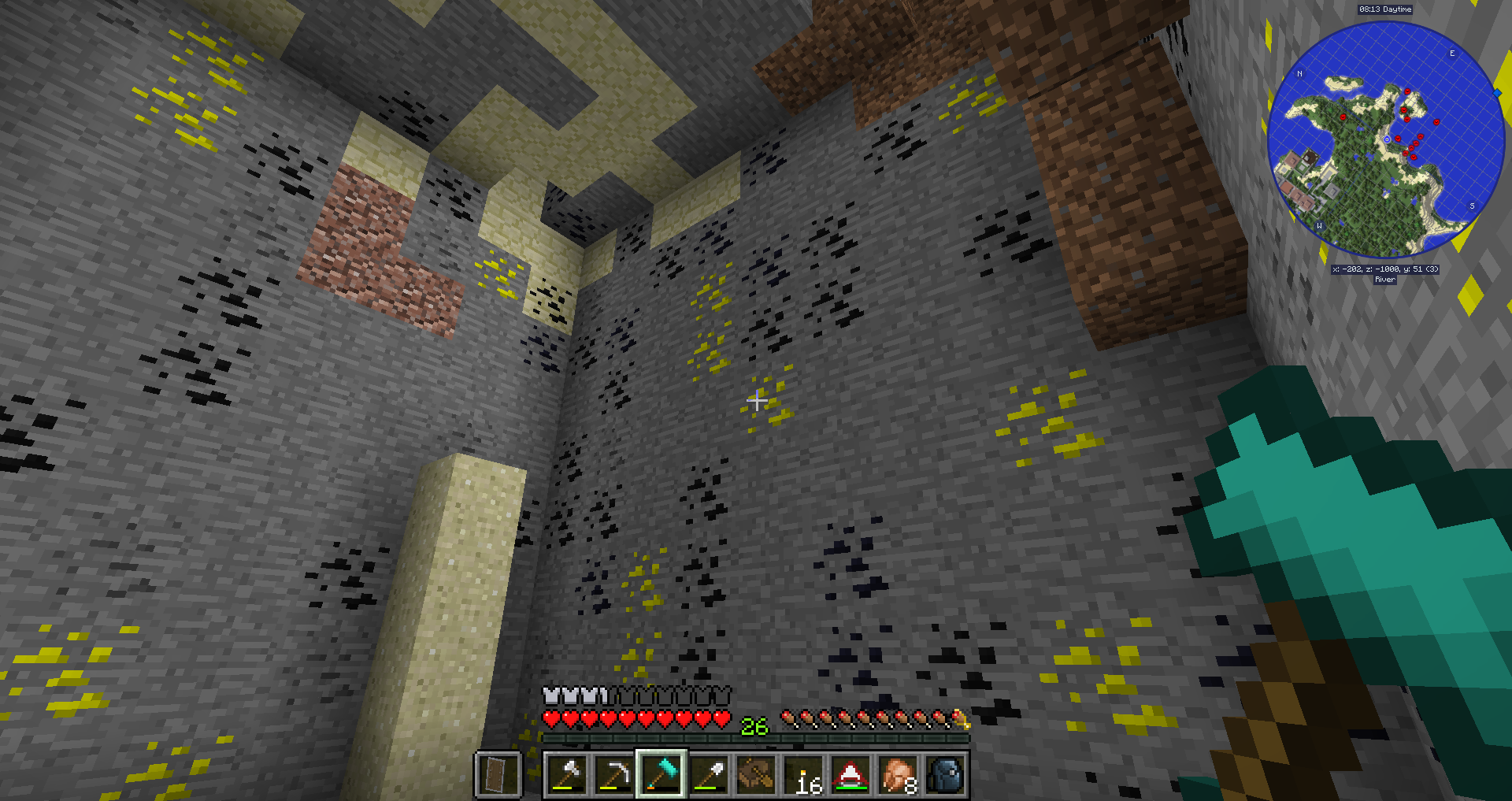Choose the cooked chicken slot
The width and height of the screenshot is (1512, 801).
[899, 775]
